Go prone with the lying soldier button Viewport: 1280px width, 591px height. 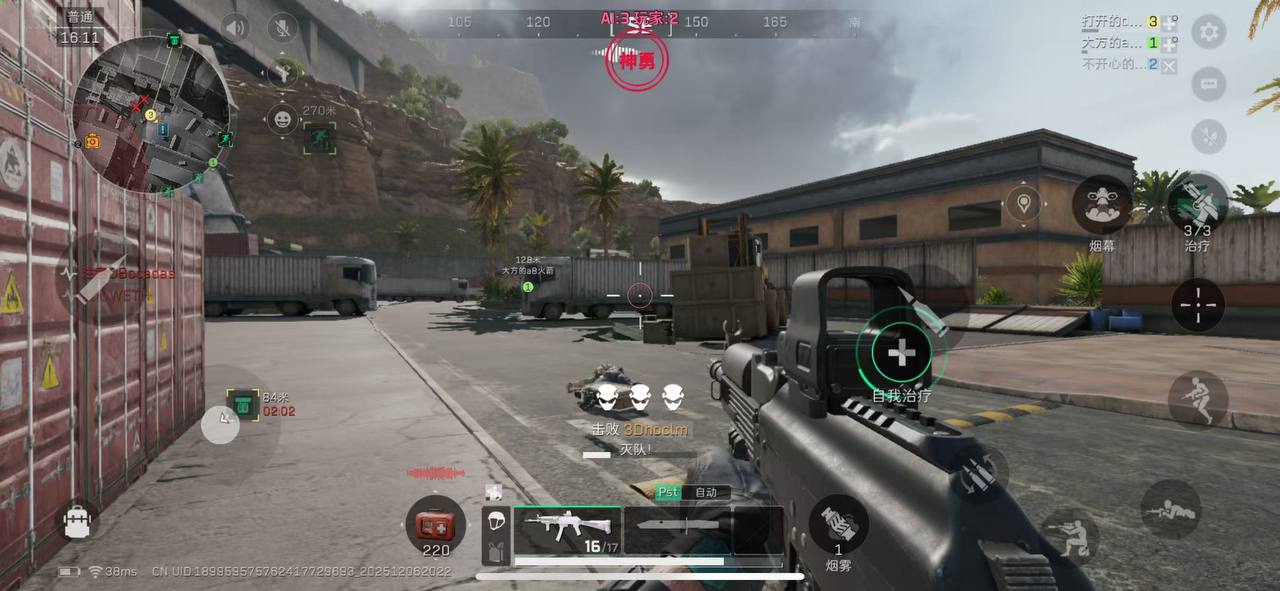pyautogui.click(x=1170, y=508)
